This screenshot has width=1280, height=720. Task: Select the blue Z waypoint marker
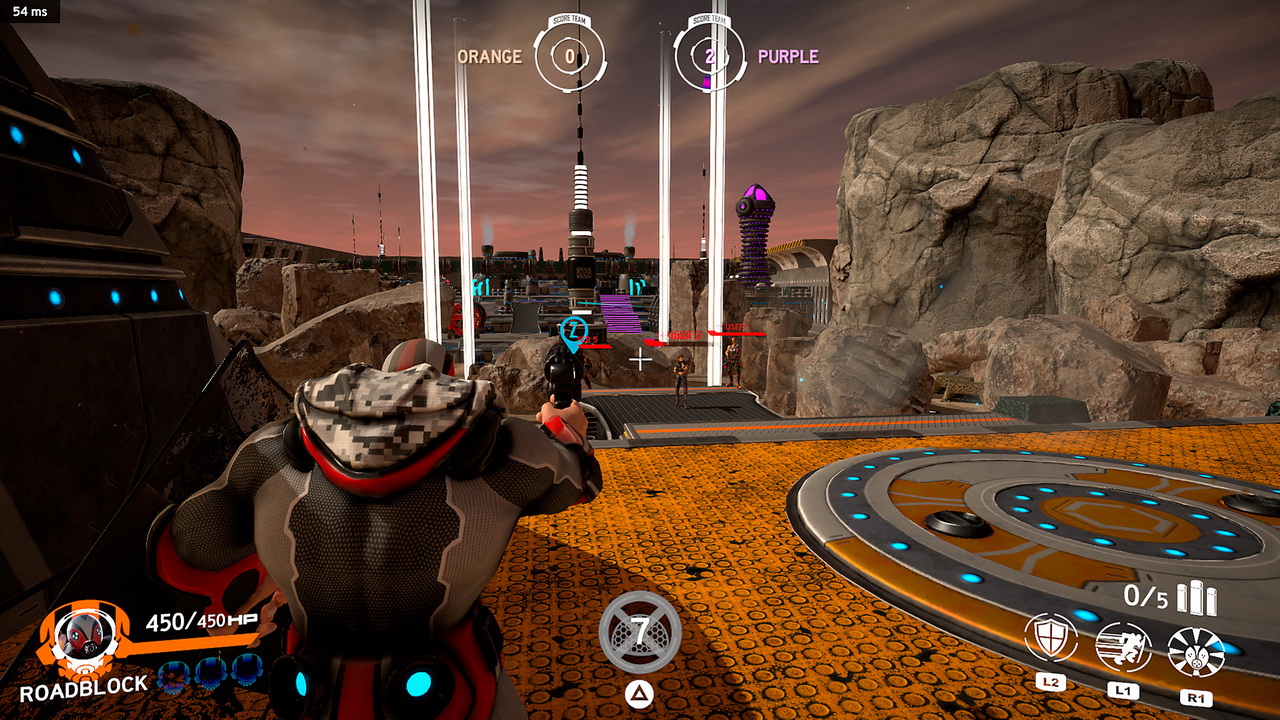tap(572, 331)
